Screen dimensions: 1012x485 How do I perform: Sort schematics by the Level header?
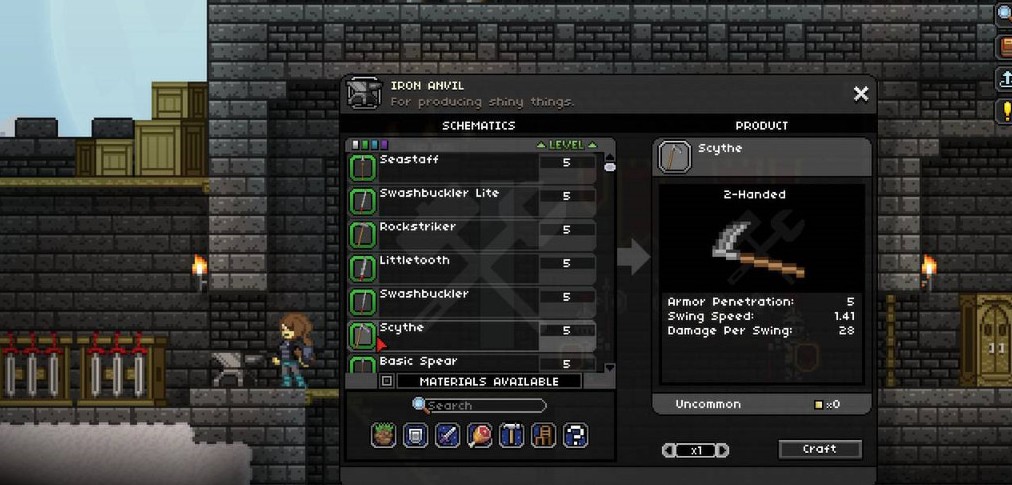[566, 145]
